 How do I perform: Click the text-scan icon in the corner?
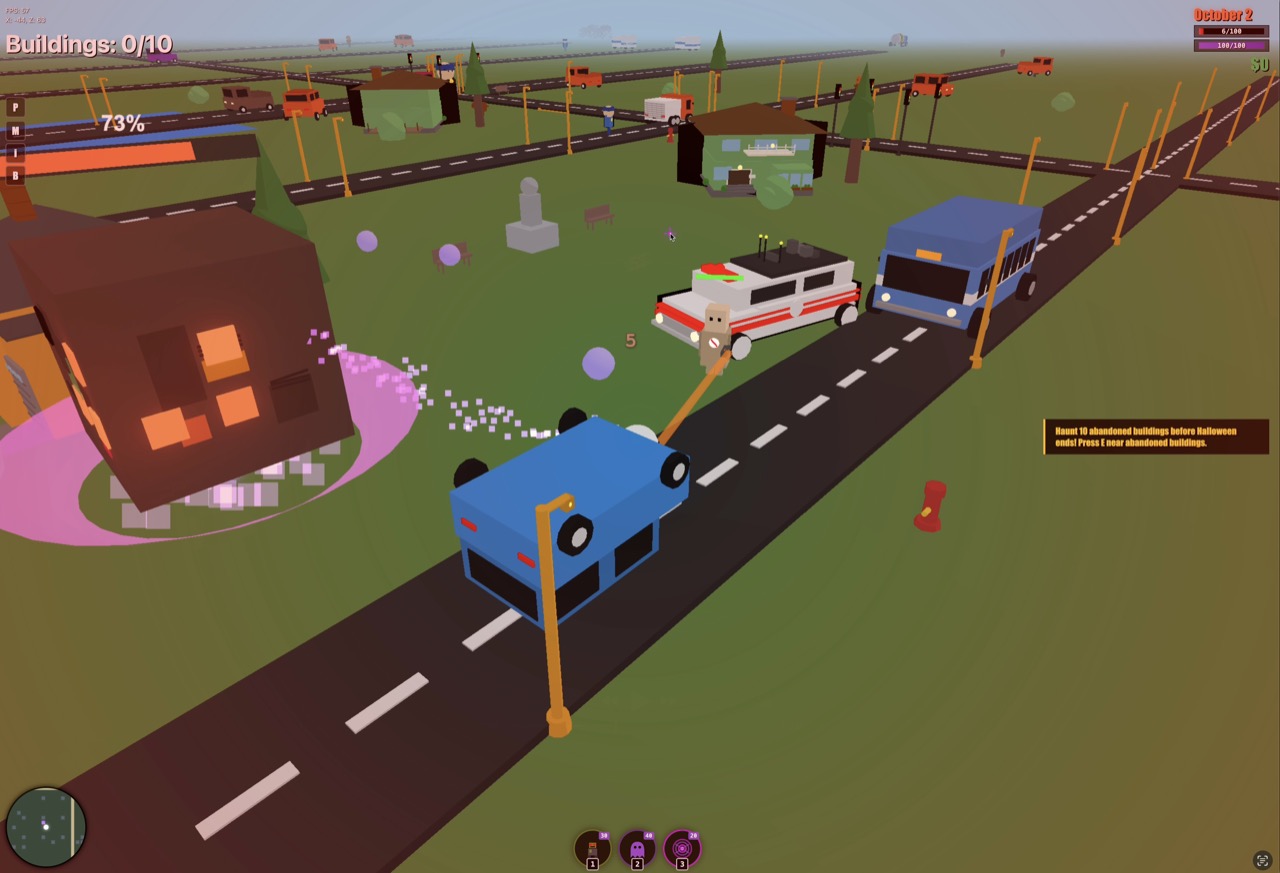1262,860
